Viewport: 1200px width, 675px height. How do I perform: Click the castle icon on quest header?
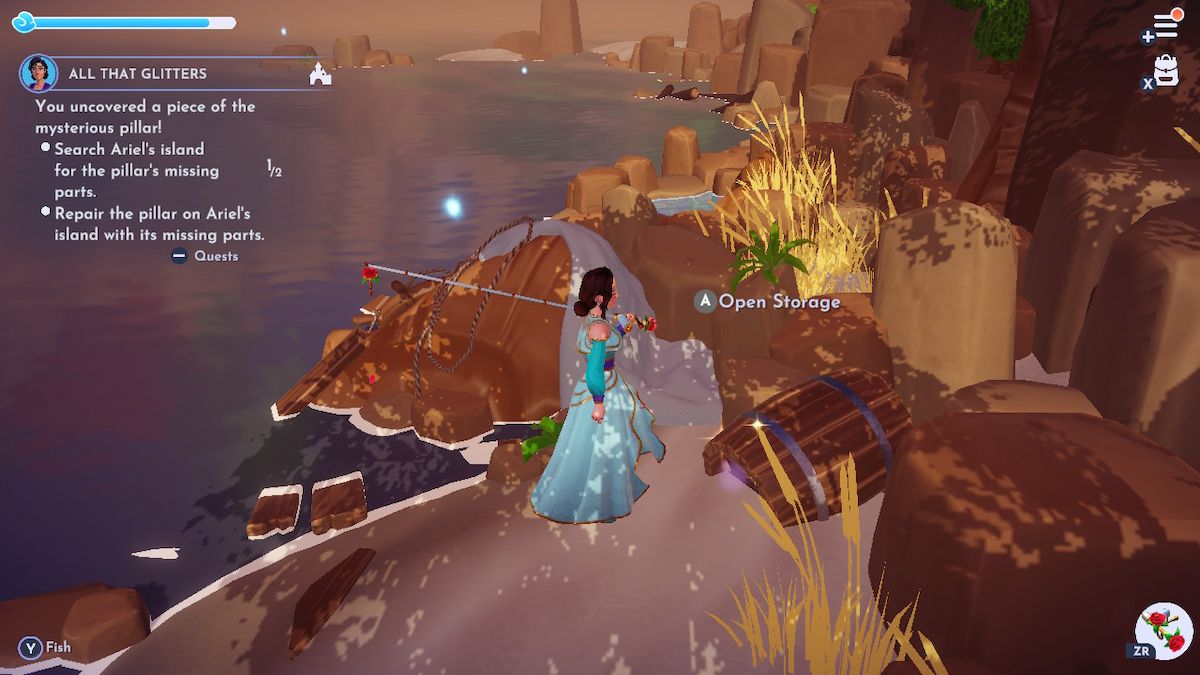pyautogui.click(x=320, y=74)
